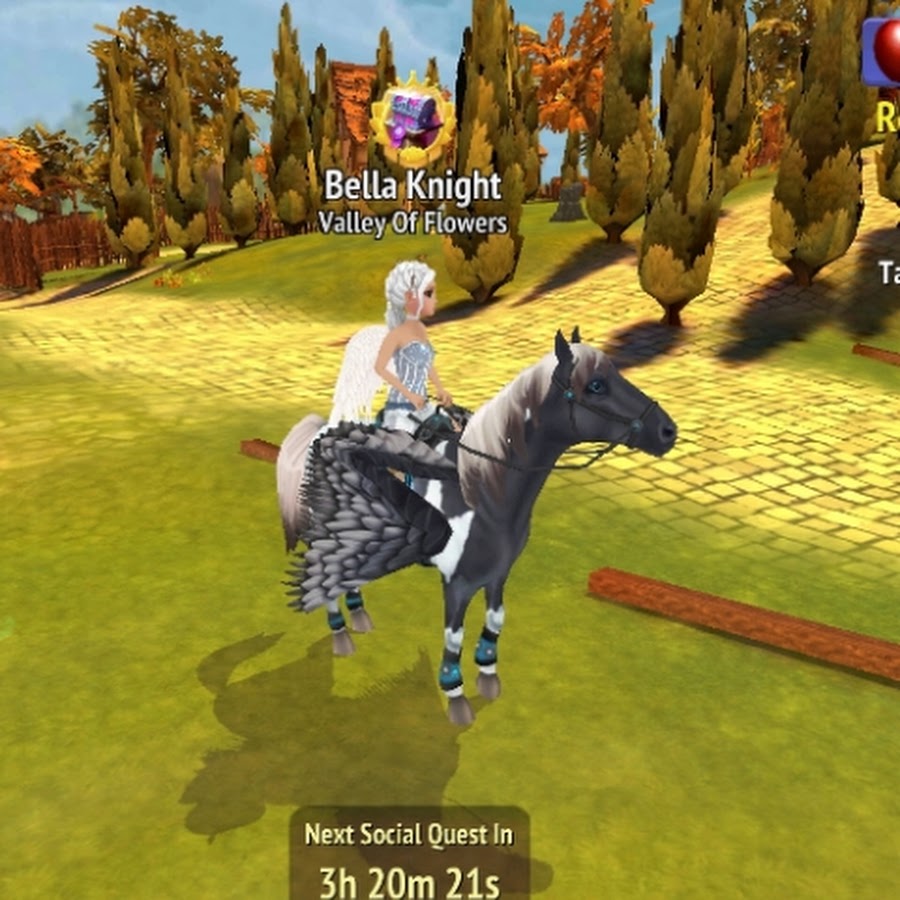Open the purple treasure chest badge
Image resolution: width=900 pixels, height=900 pixels.
[412, 126]
